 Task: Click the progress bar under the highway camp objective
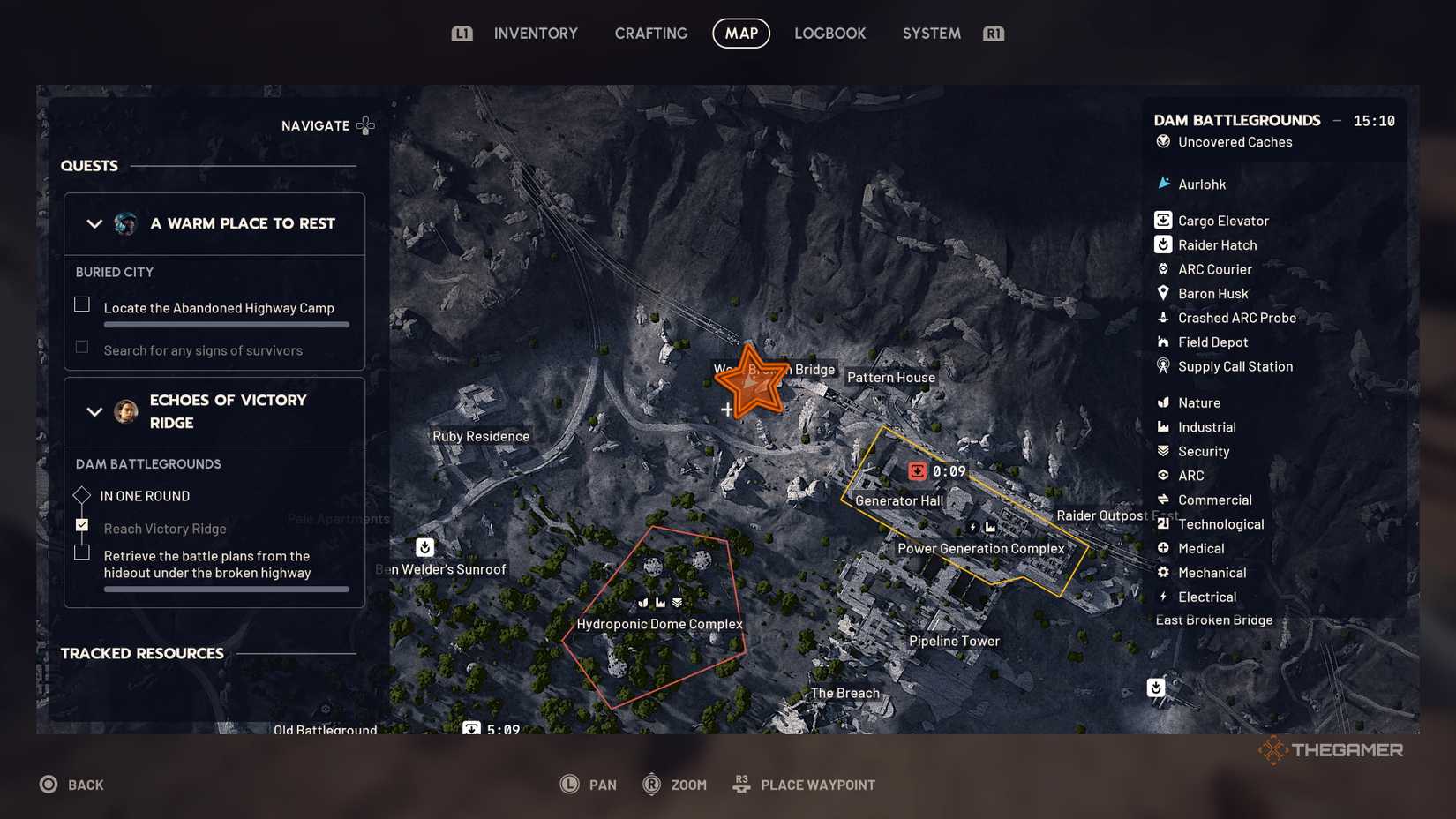[226, 324]
